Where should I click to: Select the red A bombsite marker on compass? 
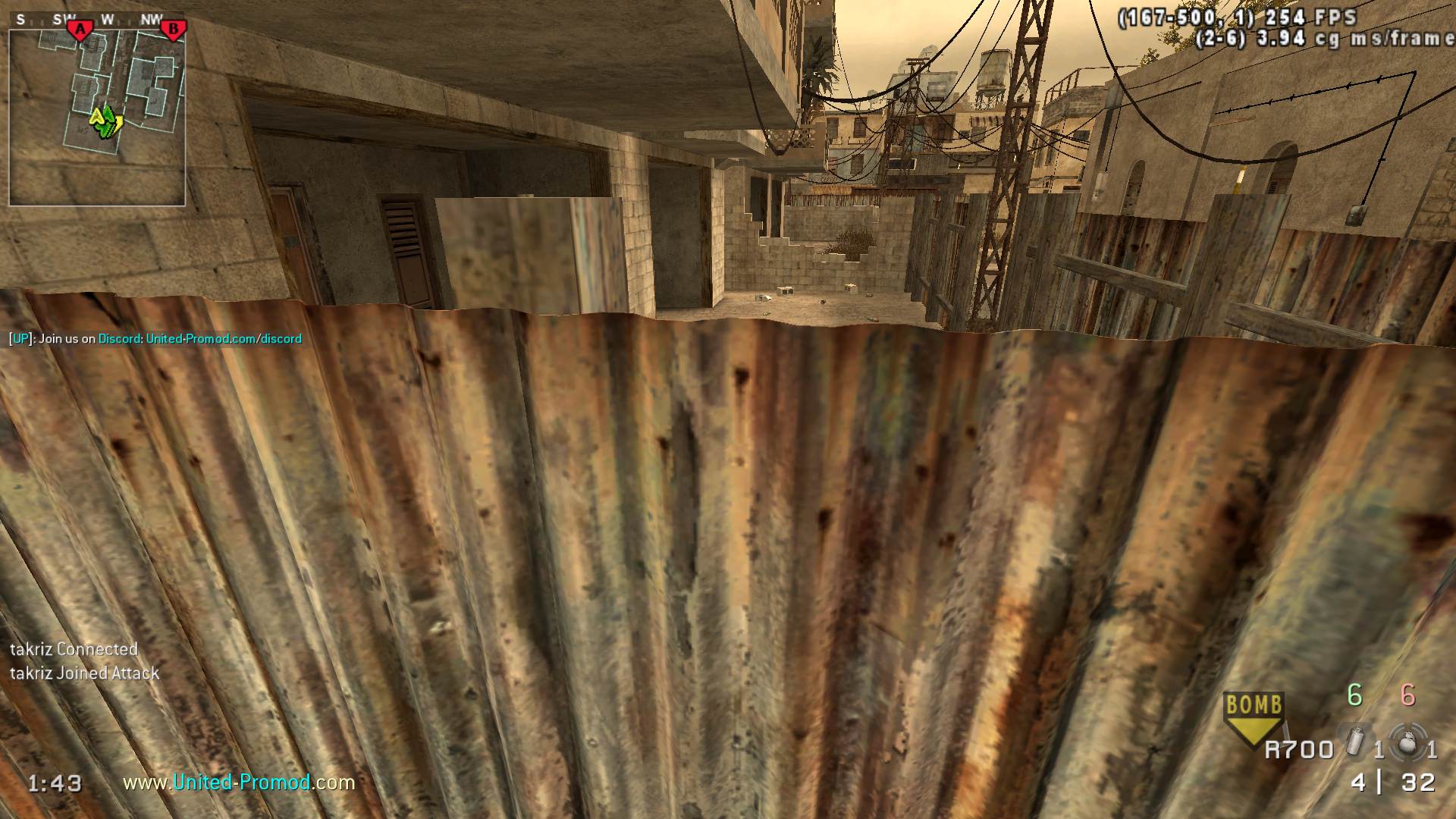coord(80,30)
